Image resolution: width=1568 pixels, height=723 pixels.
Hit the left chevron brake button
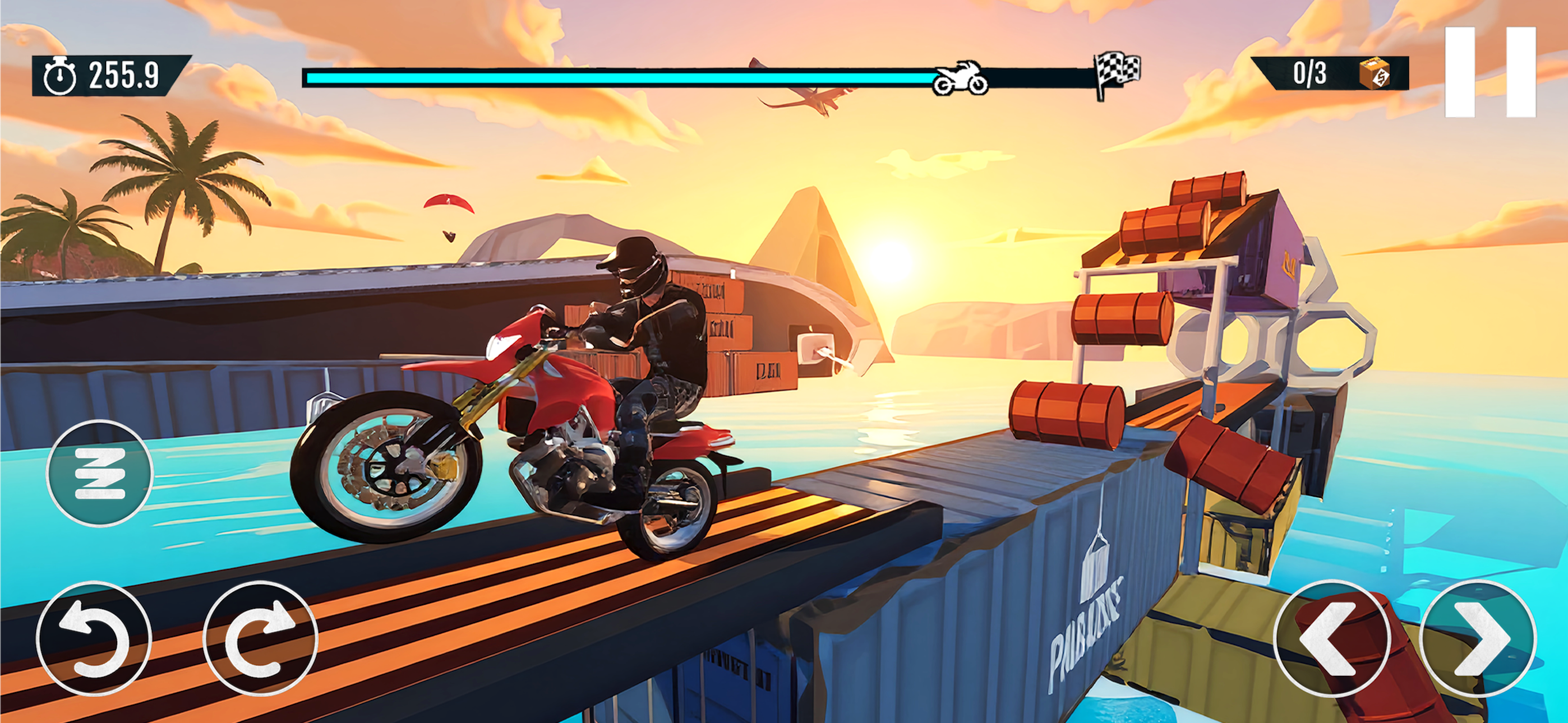point(1331,638)
